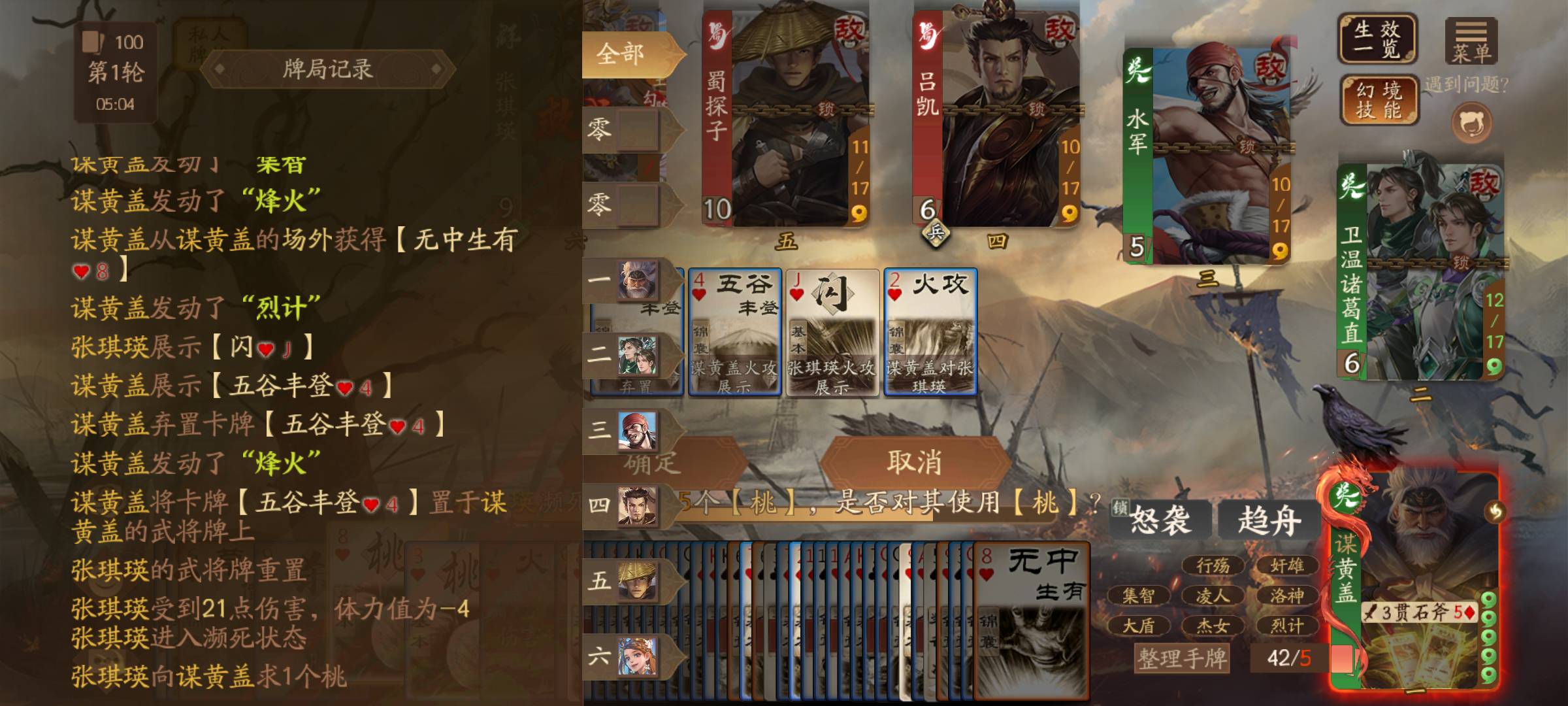
Task: Open the 菜单 menu
Action: point(1471,41)
